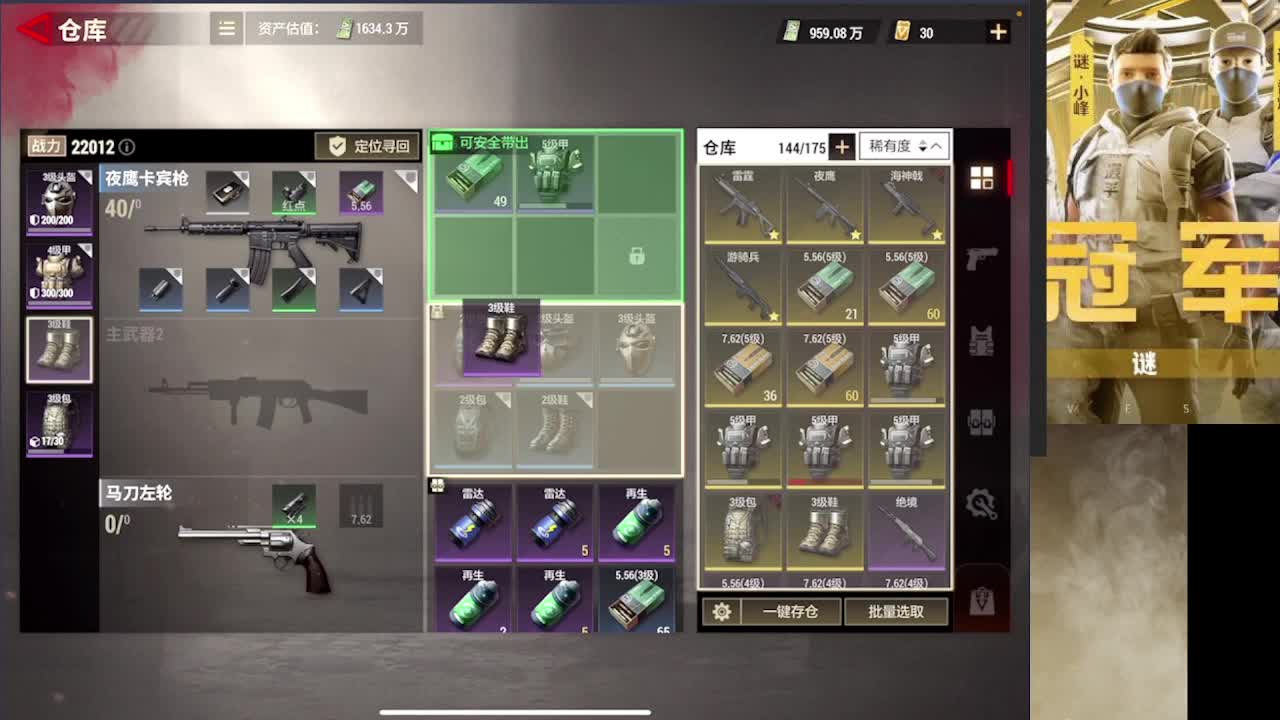
Task: Select the 雷霆 weapon in the warehouse
Action: (742, 205)
